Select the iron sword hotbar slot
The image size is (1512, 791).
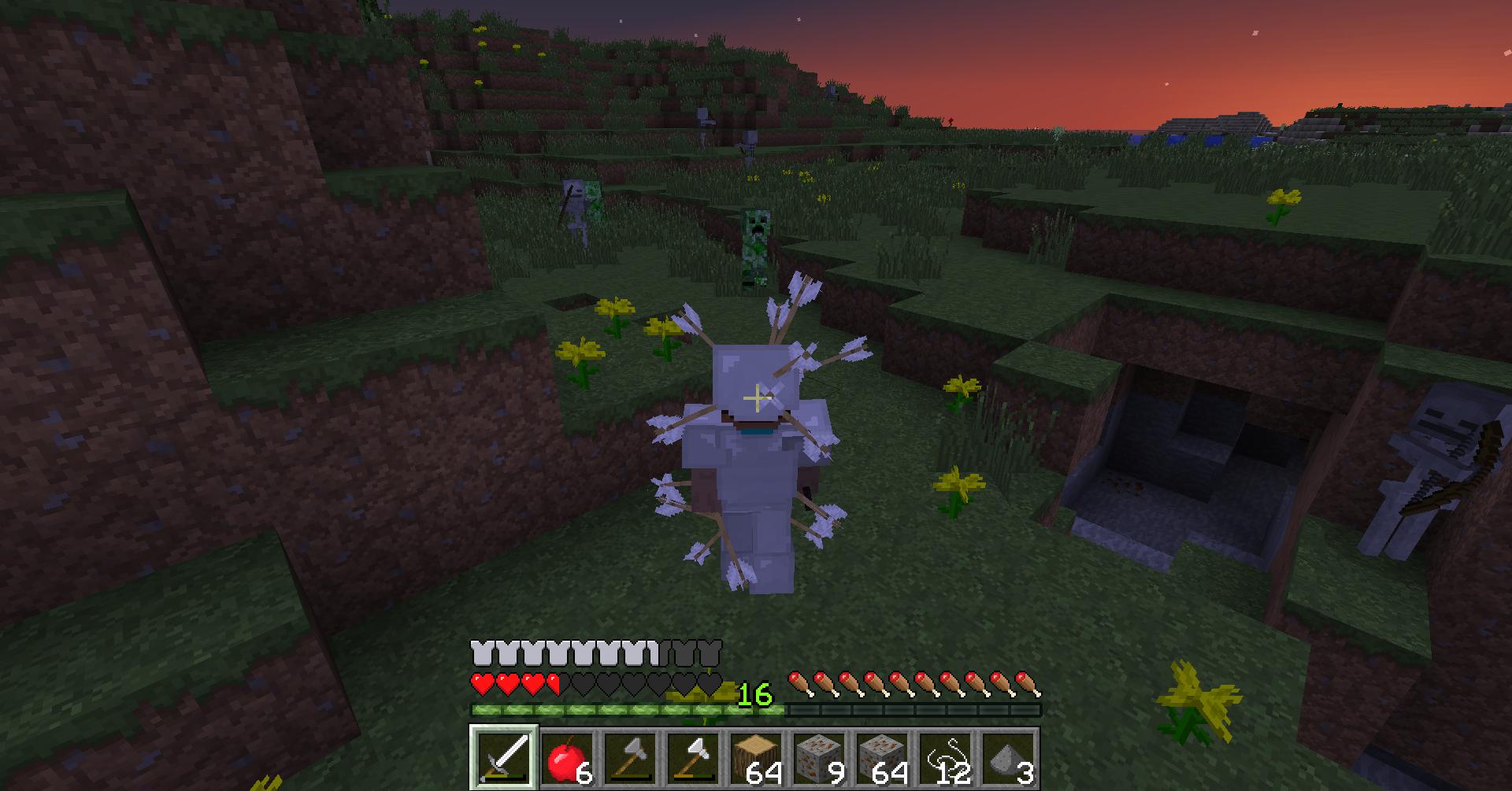pyautogui.click(x=505, y=758)
